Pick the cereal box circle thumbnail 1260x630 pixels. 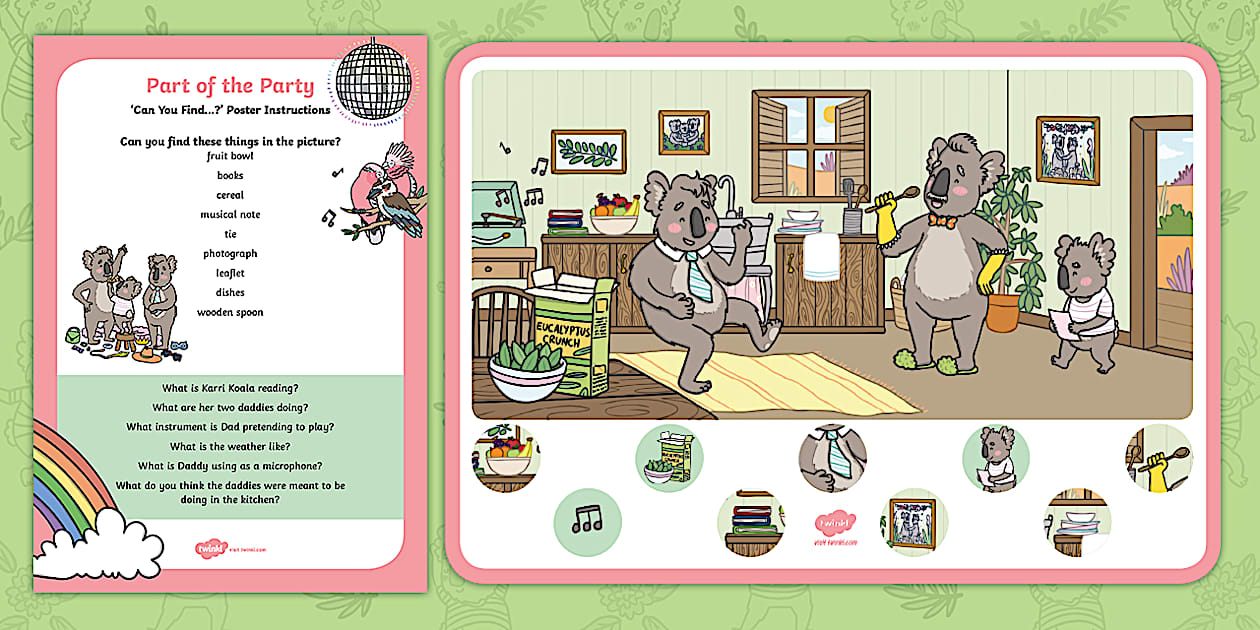pyautogui.click(x=669, y=458)
